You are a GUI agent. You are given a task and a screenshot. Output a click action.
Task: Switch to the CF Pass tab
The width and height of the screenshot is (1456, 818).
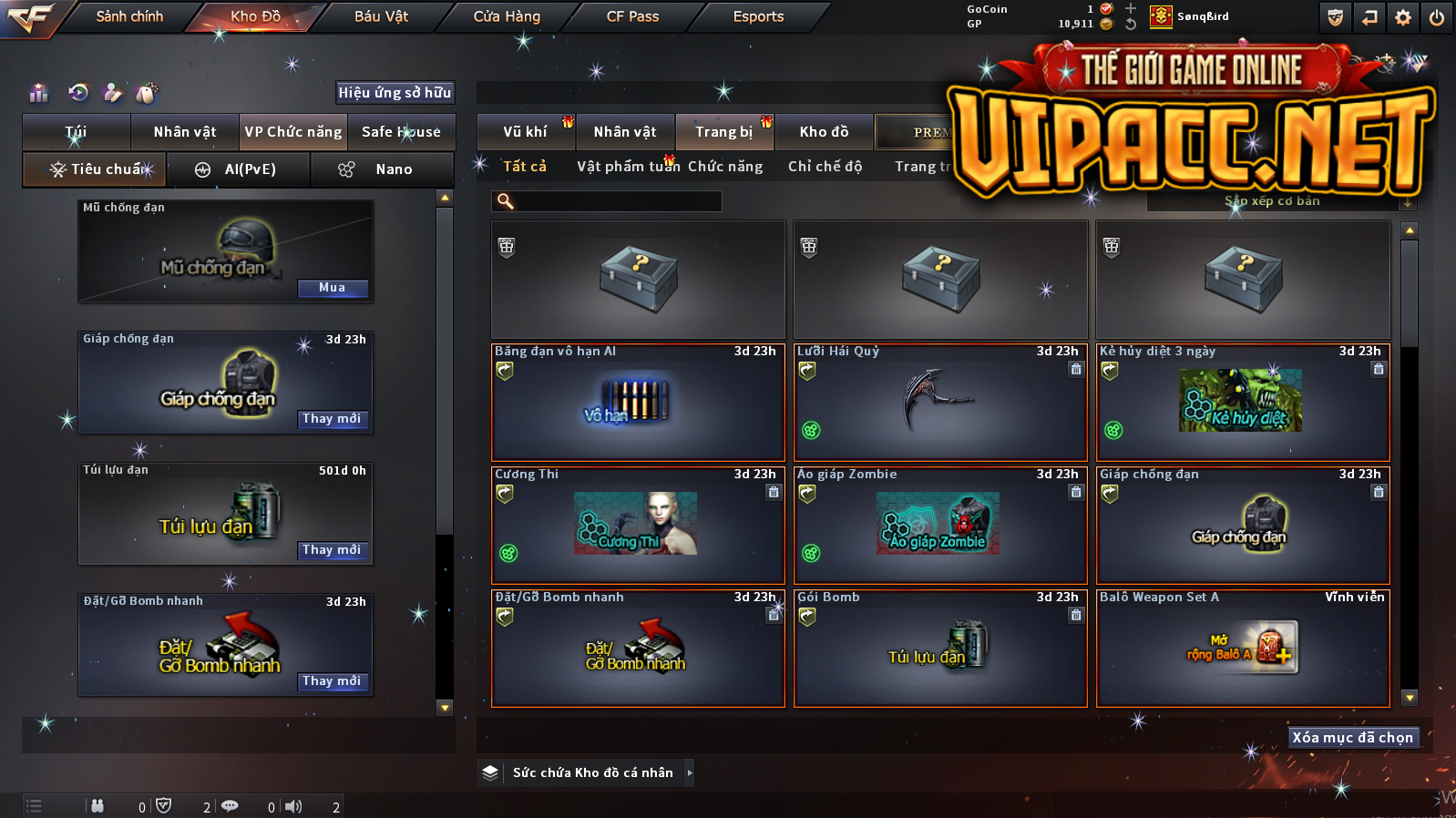[x=632, y=16]
